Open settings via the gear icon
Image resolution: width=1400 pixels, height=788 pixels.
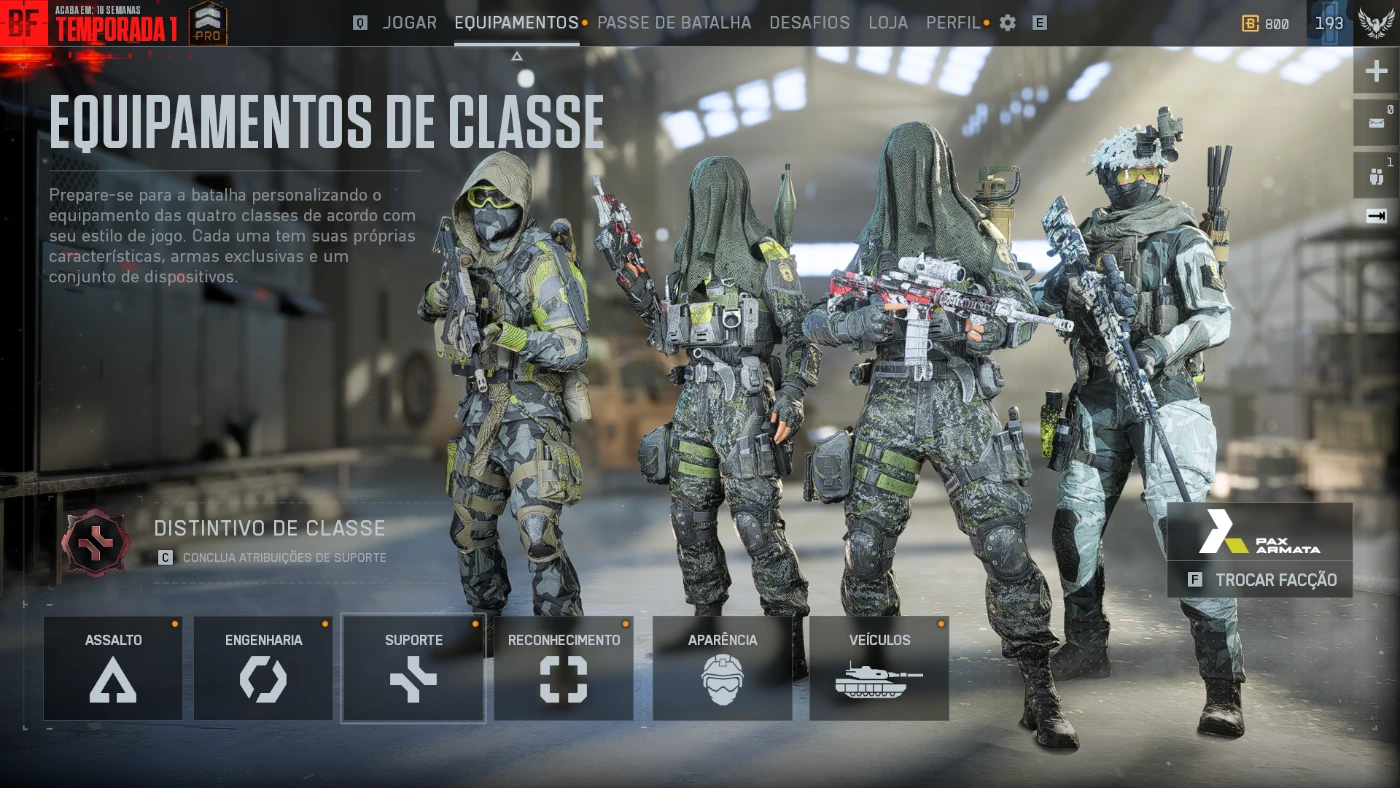[1008, 22]
